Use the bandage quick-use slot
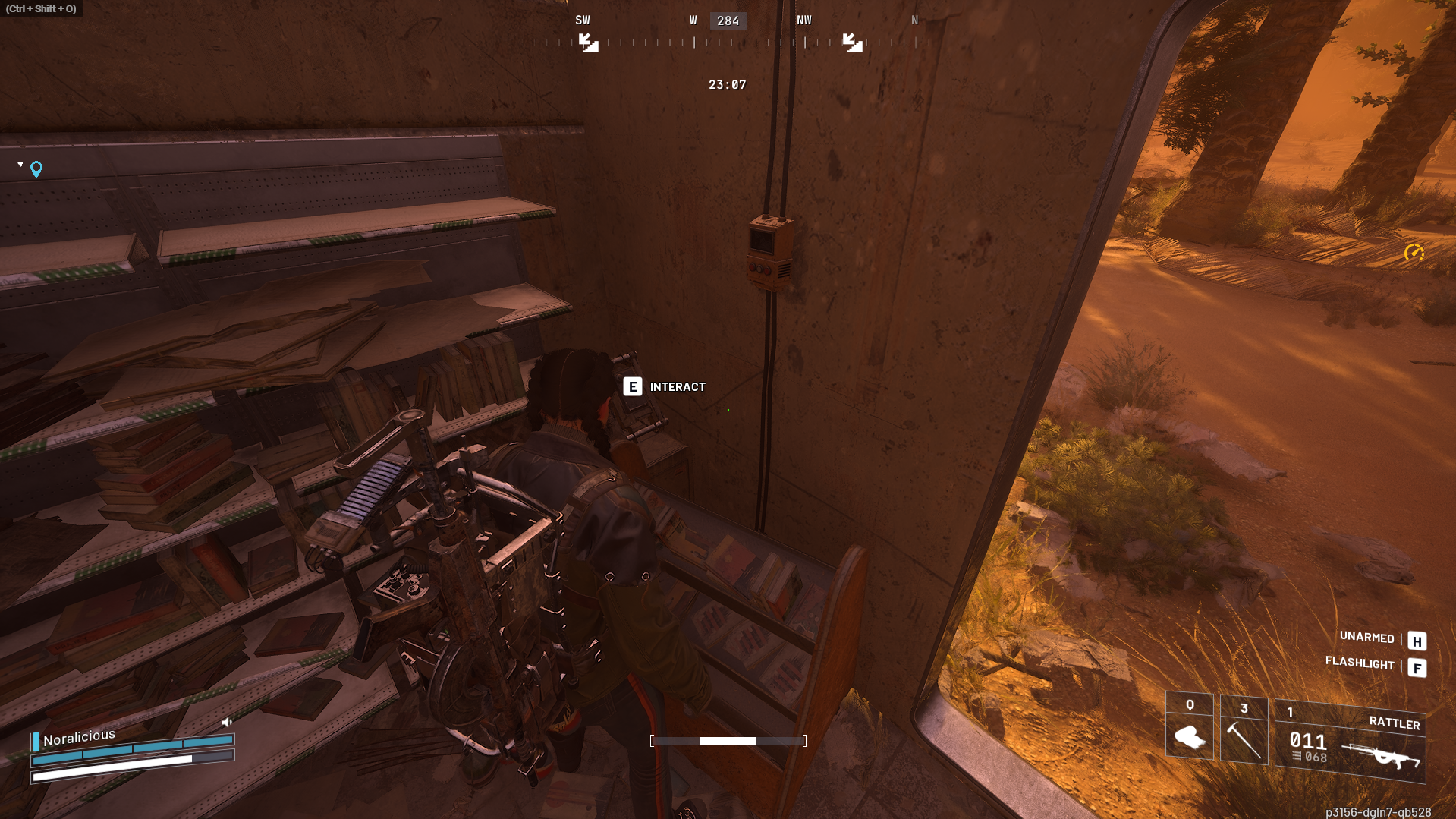Screen dimensions: 1456x819 pos(1189,727)
